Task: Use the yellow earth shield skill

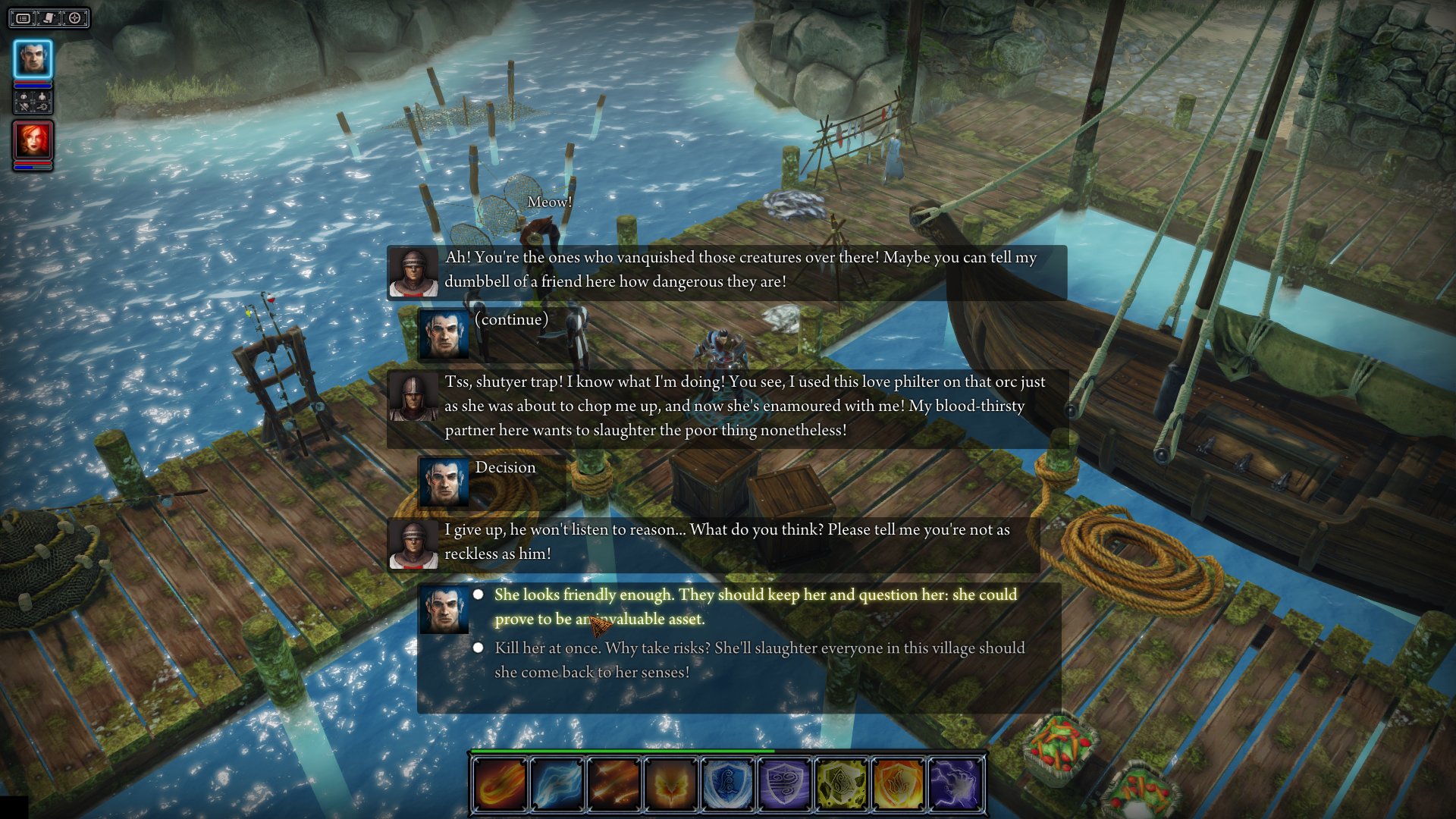Action: pos(841,784)
